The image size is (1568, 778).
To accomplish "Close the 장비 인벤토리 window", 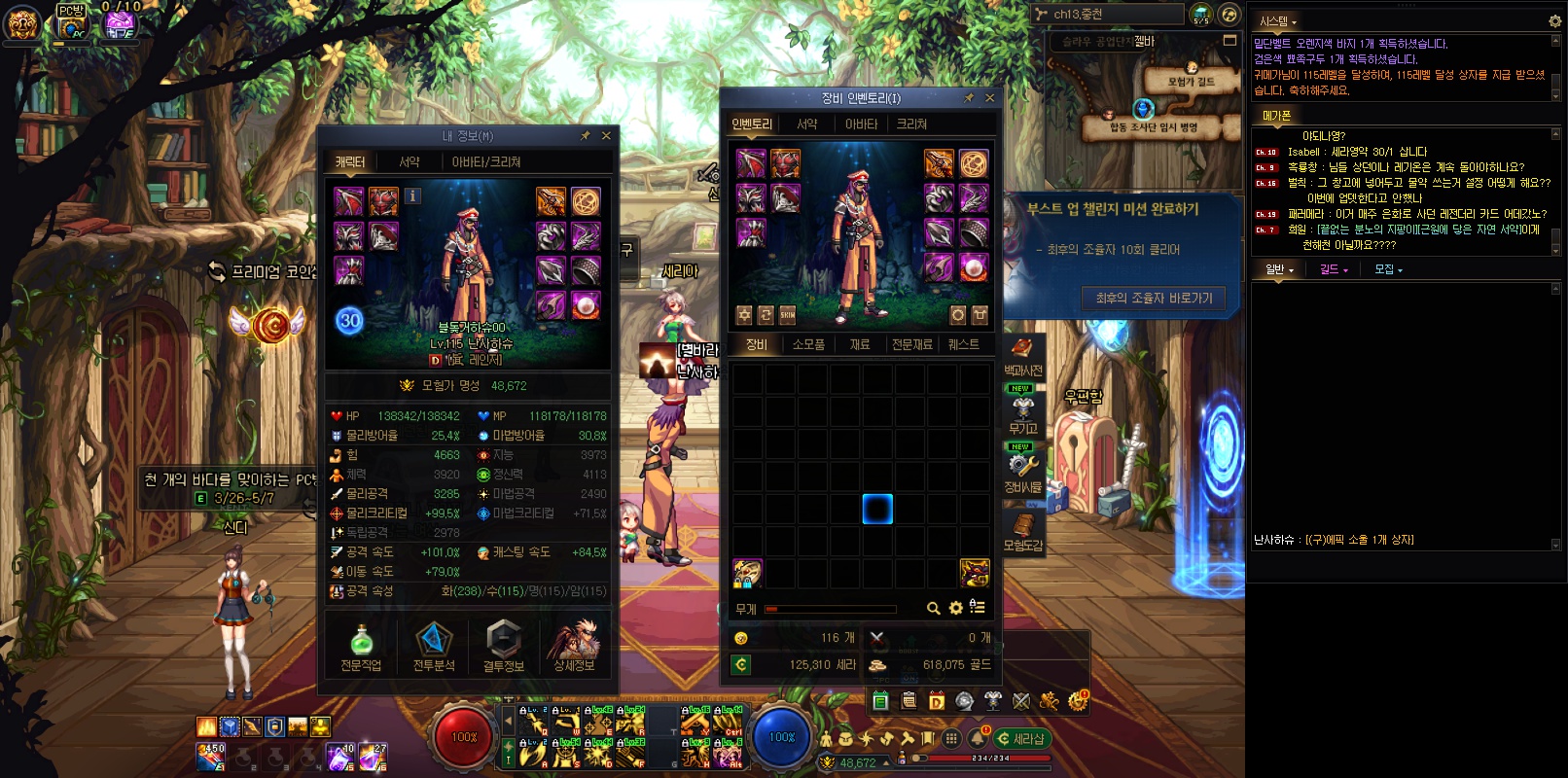I will [989, 98].
